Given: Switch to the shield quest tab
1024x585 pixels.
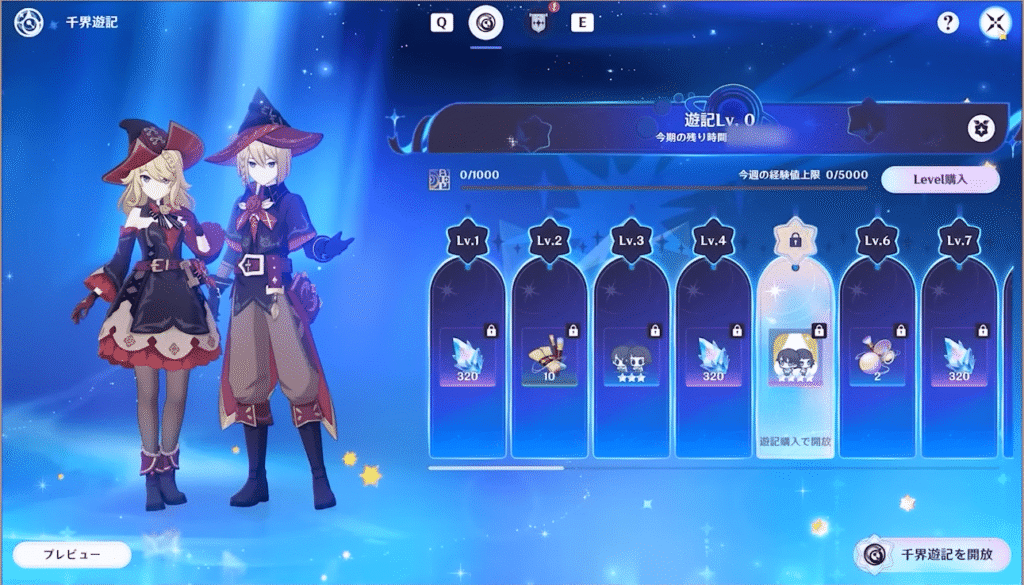Looking at the screenshot, I should 537,23.
